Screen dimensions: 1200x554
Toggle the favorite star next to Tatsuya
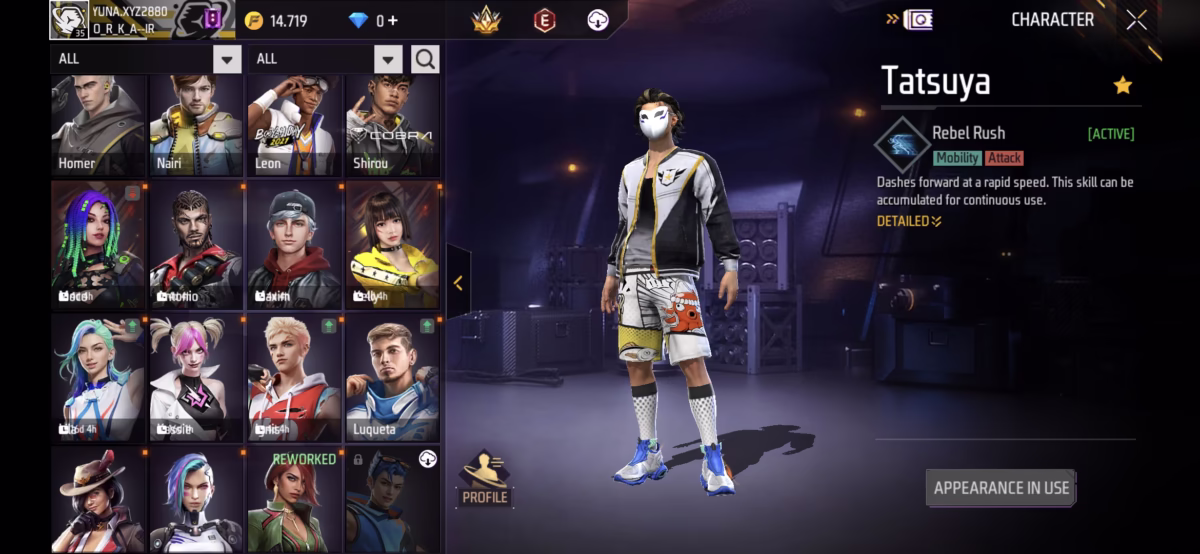click(1122, 86)
